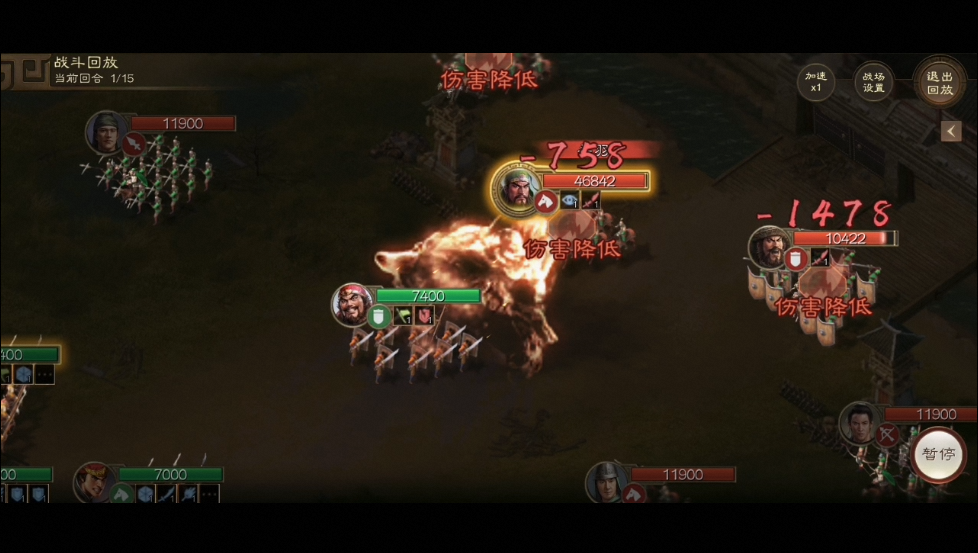978x553 pixels.
Task: Select the general portrait with 10422 troops
Action: (x=770, y=247)
